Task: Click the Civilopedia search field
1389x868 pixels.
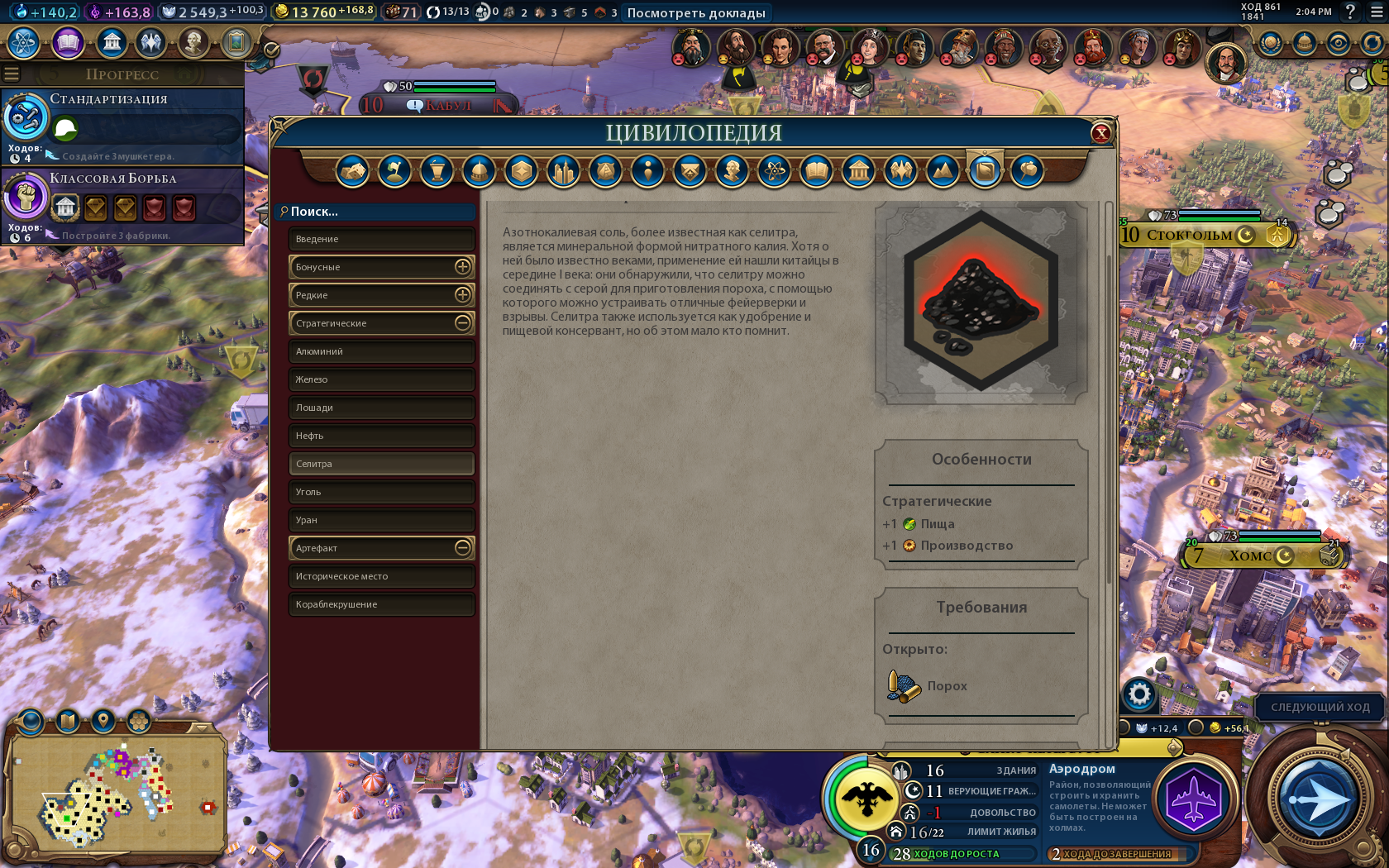Action: click(x=376, y=212)
